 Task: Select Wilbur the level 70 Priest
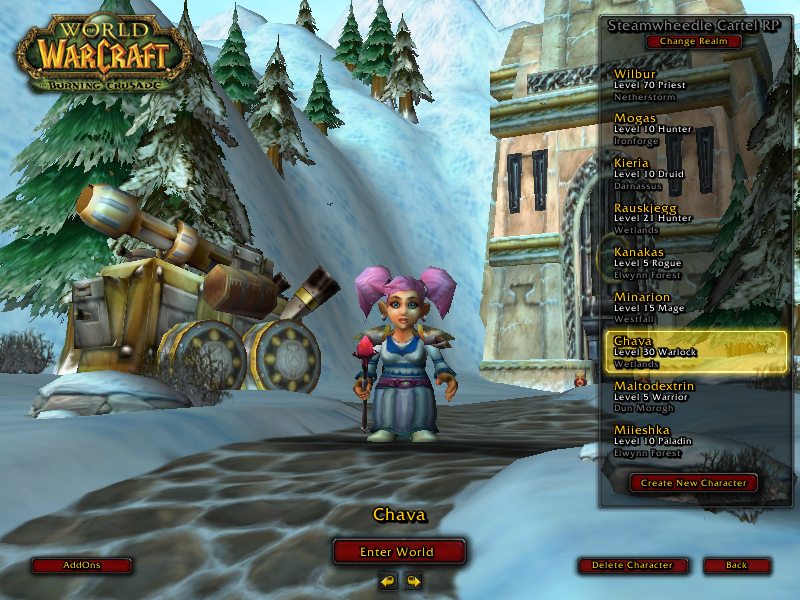(694, 85)
